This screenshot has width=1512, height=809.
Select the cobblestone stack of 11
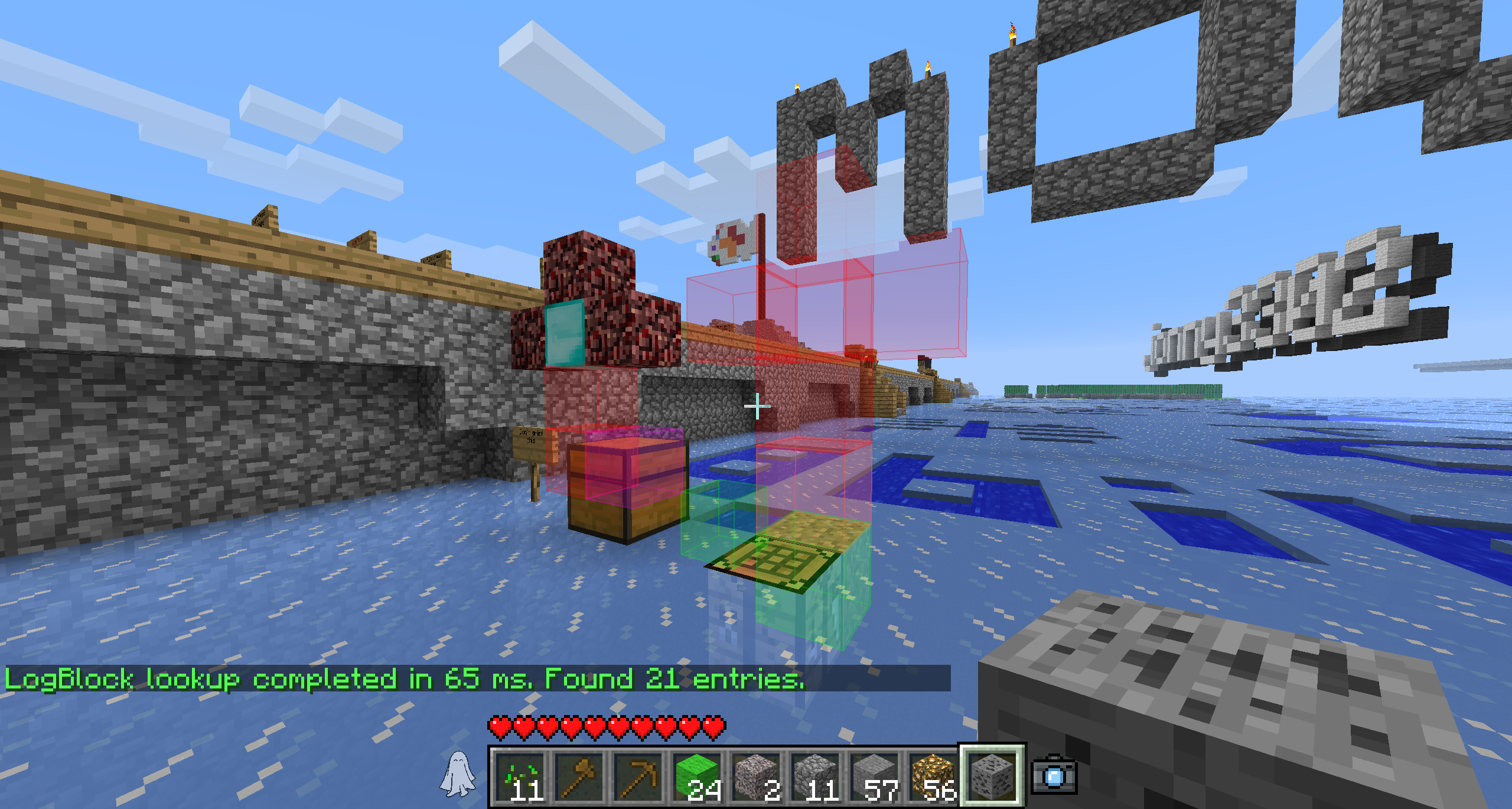pyautogui.click(x=816, y=776)
